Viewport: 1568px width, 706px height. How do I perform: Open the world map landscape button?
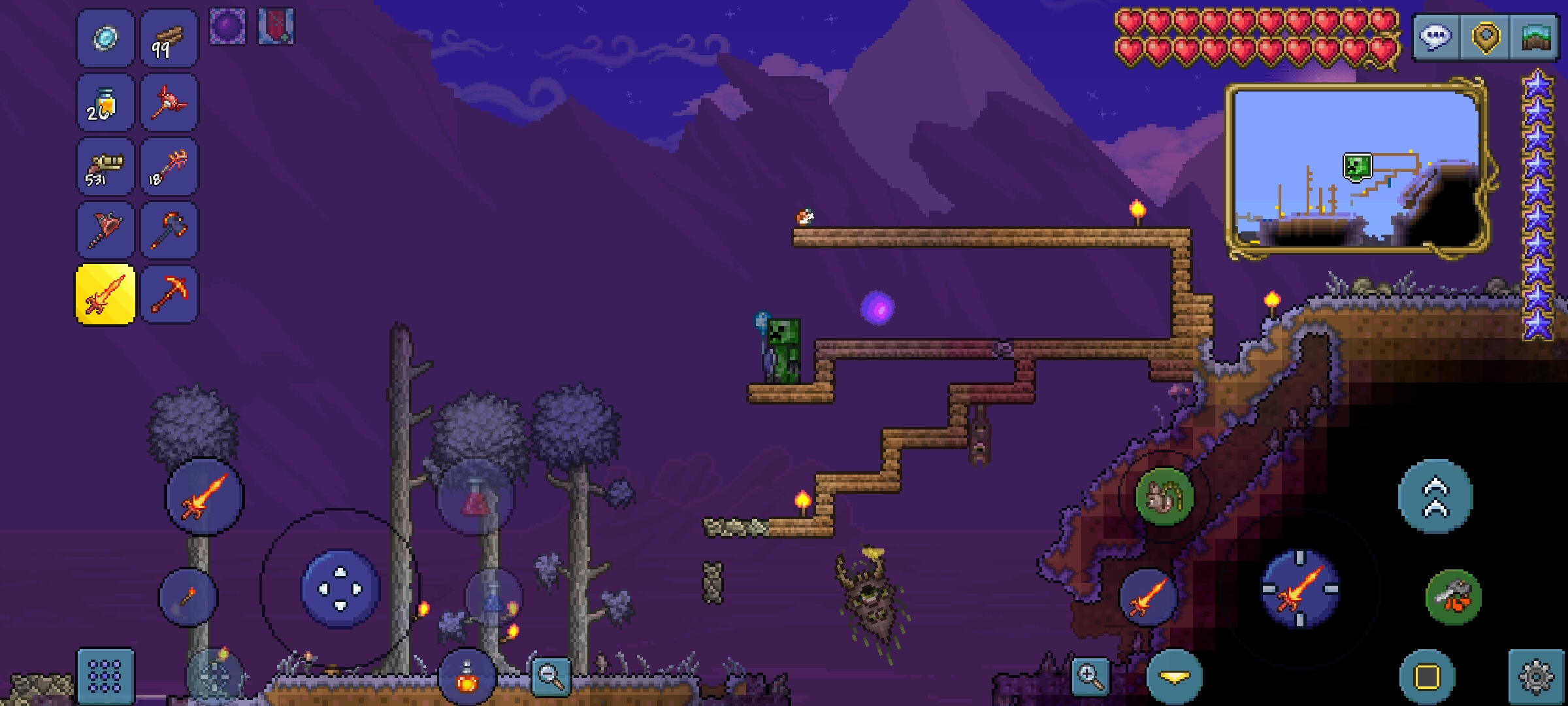click(1535, 37)
